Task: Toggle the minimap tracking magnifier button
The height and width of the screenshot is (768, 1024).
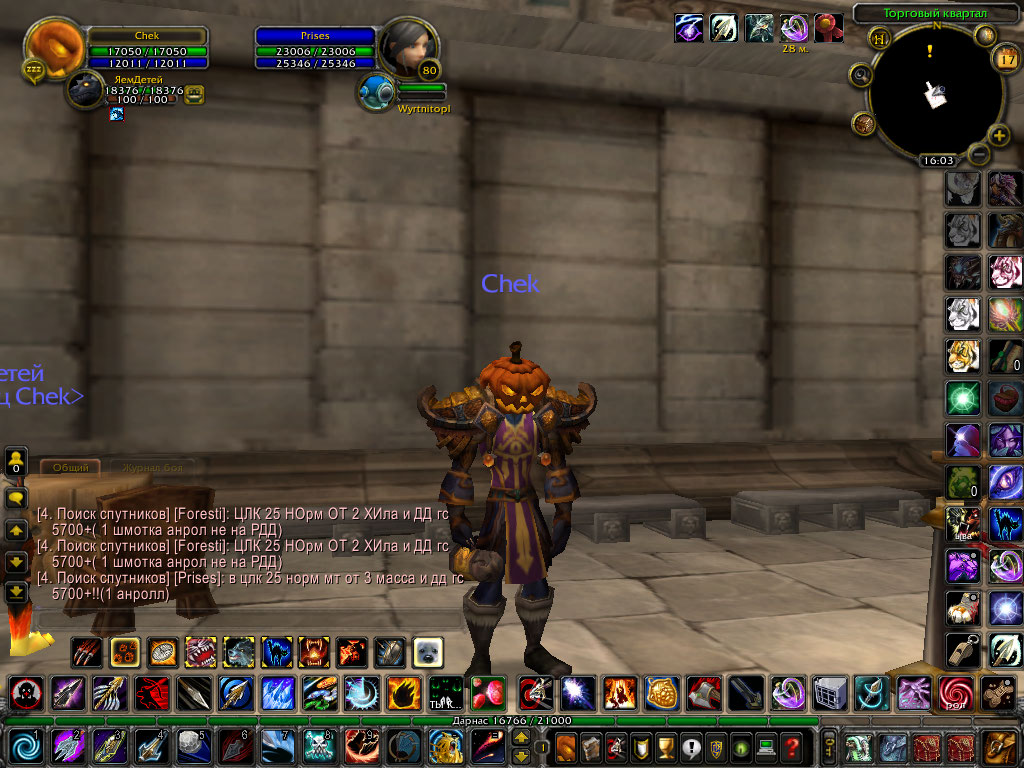Action: 861,74
